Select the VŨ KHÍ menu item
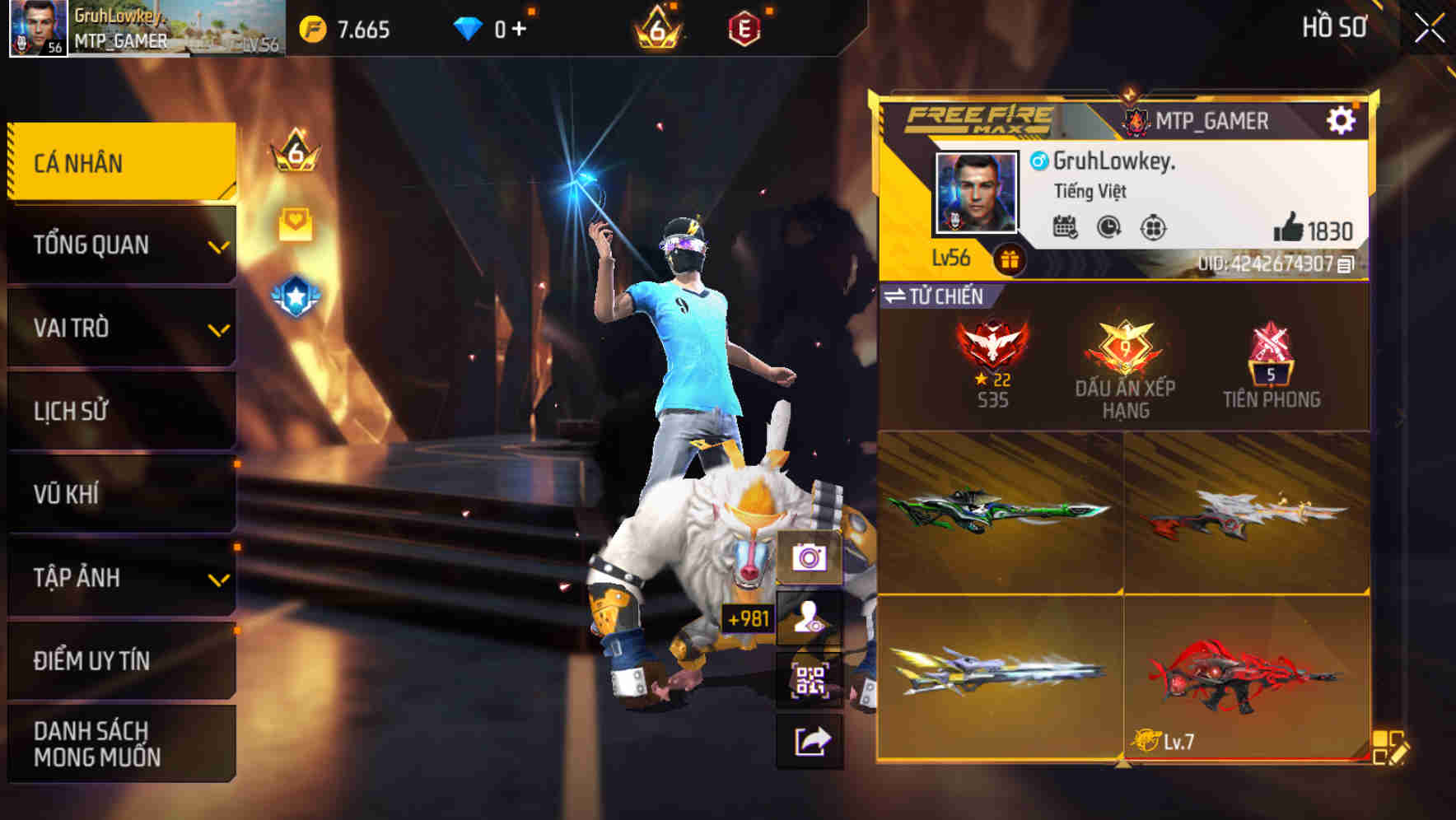Viewport: 1456px width, 820px height. [119, 494]
